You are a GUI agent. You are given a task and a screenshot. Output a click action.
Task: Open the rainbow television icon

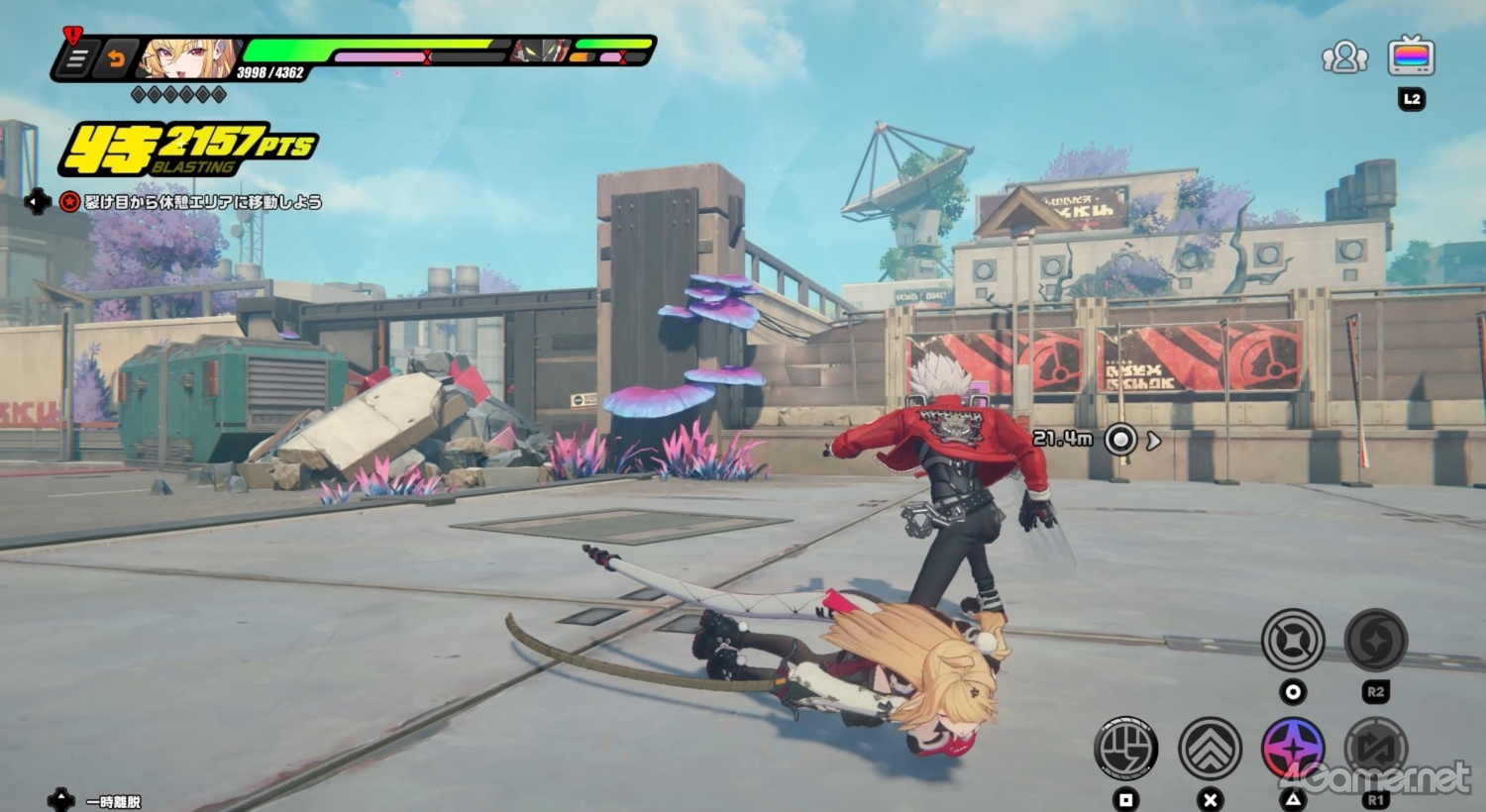[x=1411, y=55]
